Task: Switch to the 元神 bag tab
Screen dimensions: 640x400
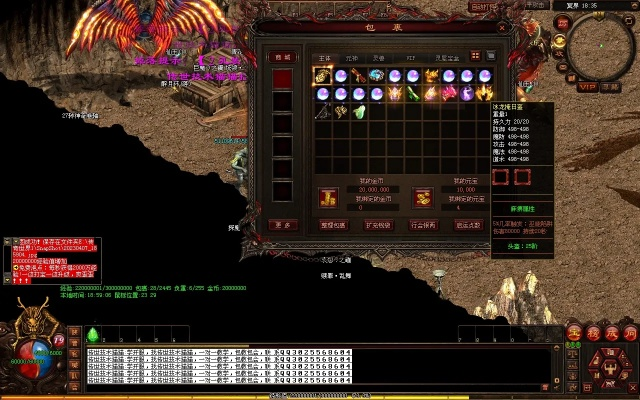Action: [352, 57]
